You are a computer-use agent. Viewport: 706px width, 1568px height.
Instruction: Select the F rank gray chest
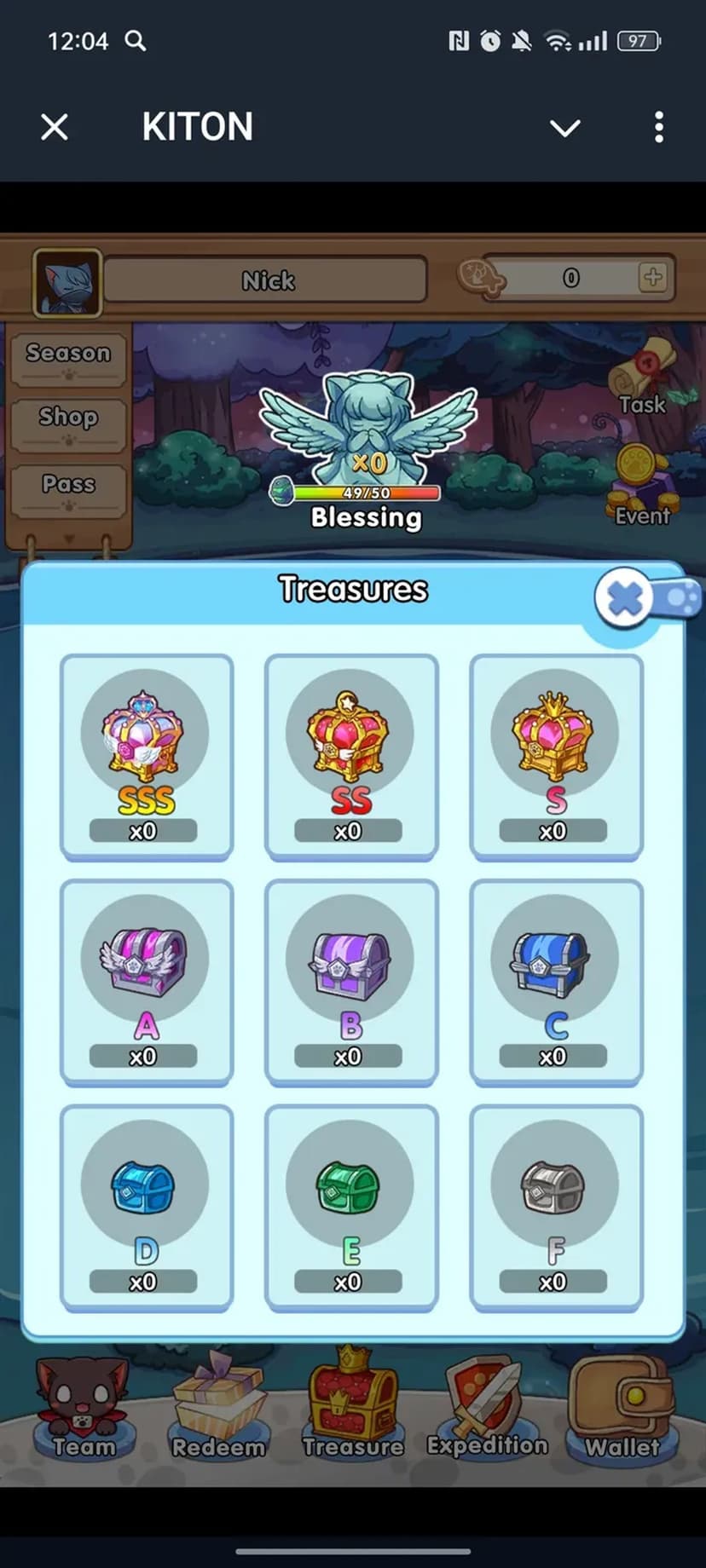pyautogui.click(x=555, y=1207)
